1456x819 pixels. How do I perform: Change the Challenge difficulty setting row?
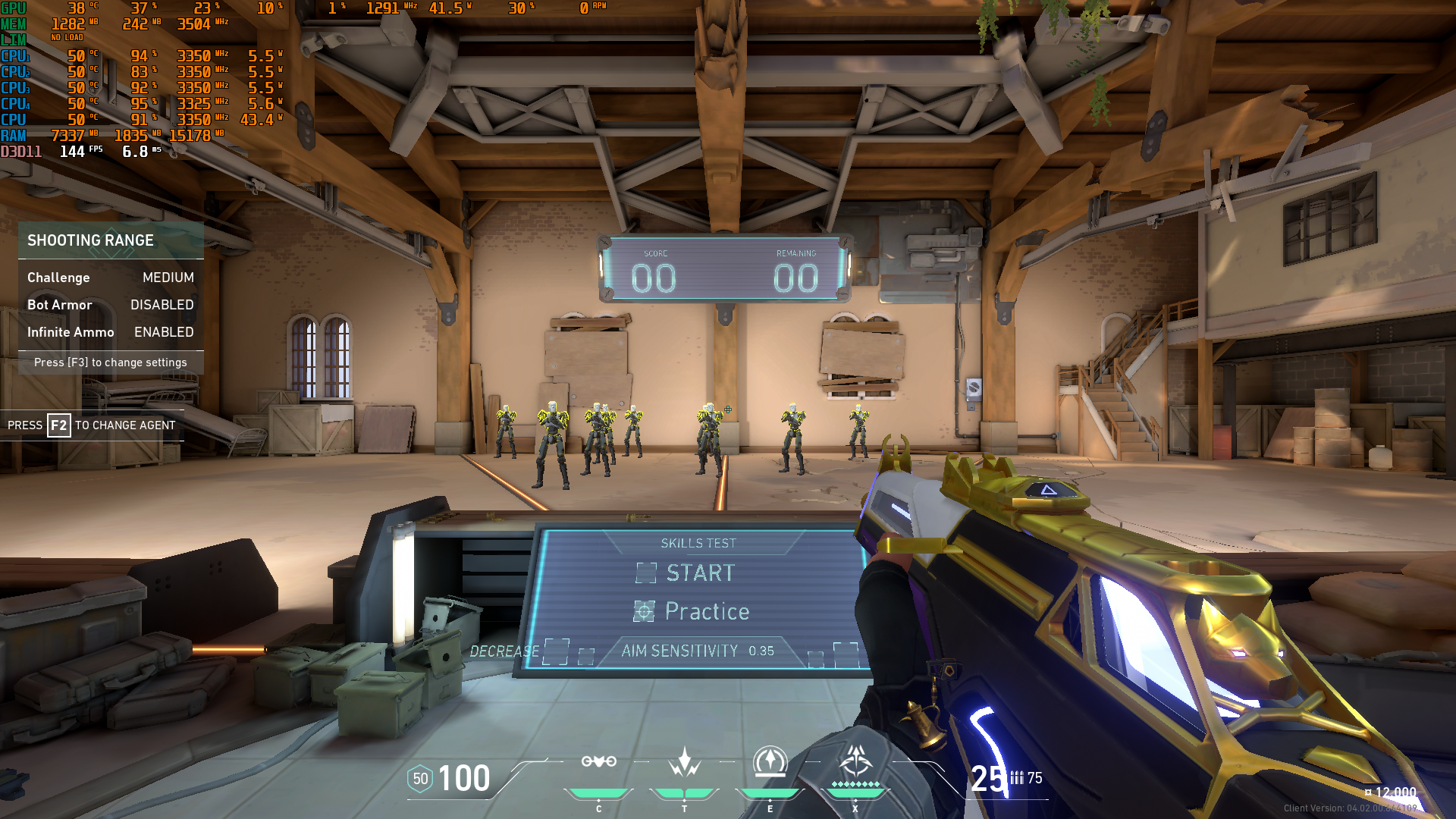pyautogui.click(x=111, y=278)
